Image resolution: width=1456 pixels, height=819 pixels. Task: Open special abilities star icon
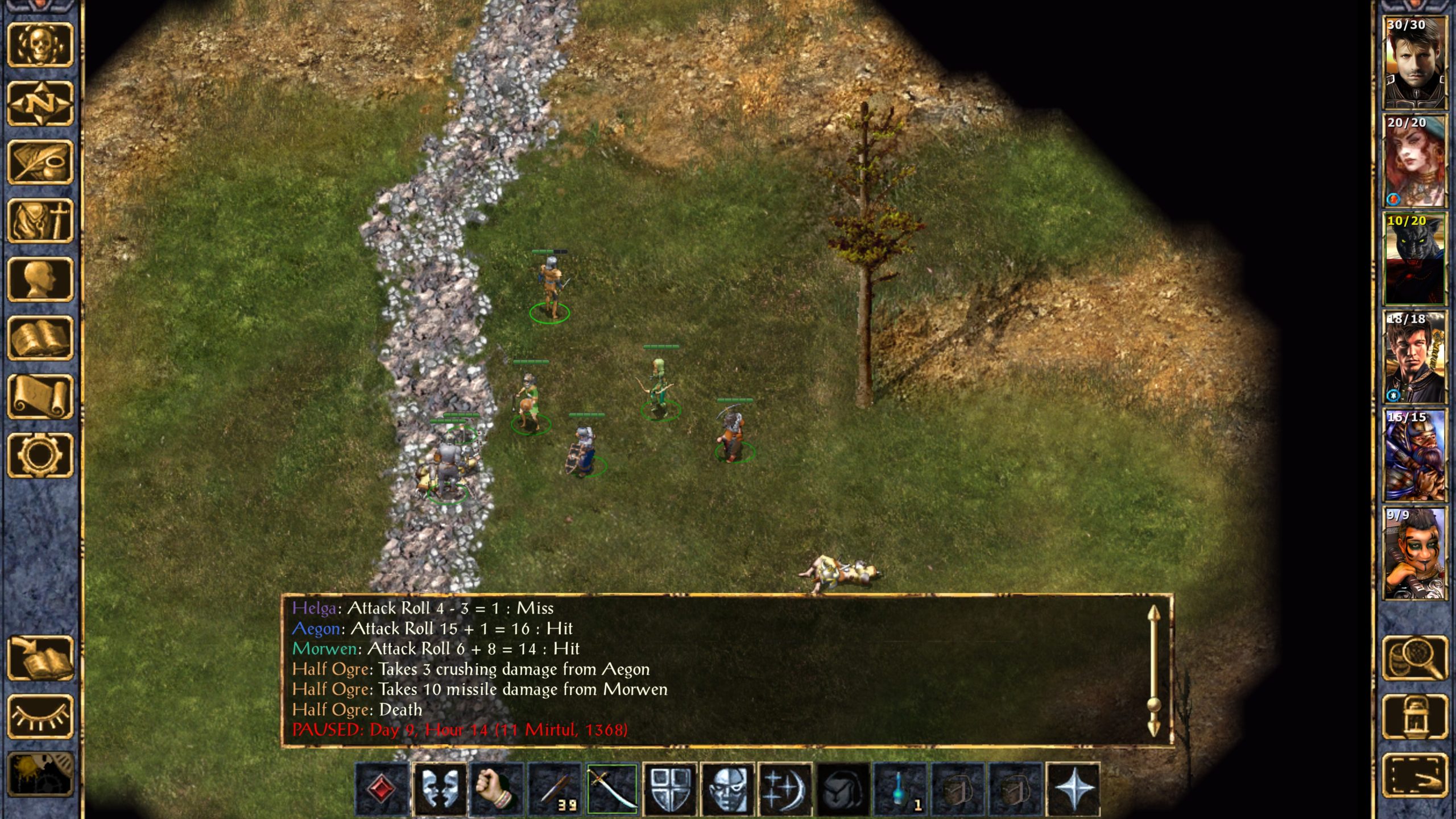(1073, 789)
